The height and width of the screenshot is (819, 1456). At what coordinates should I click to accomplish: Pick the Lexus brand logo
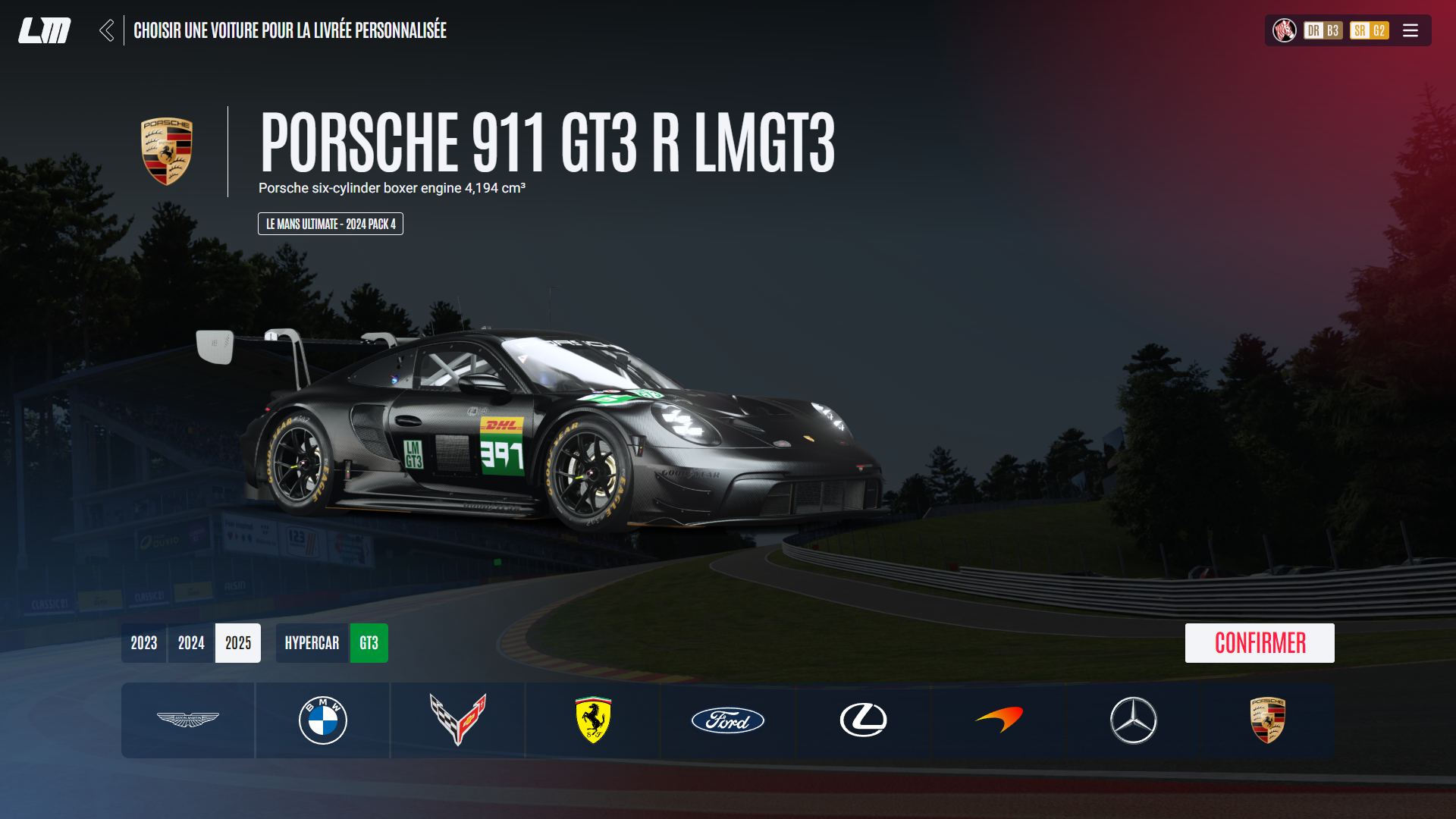(863, 720)
